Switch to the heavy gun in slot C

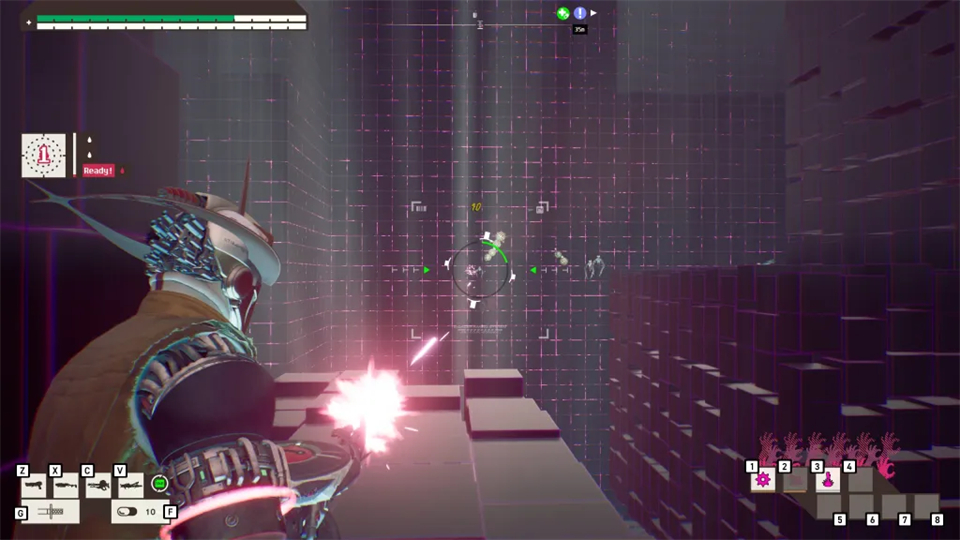[x=98, y=486]
